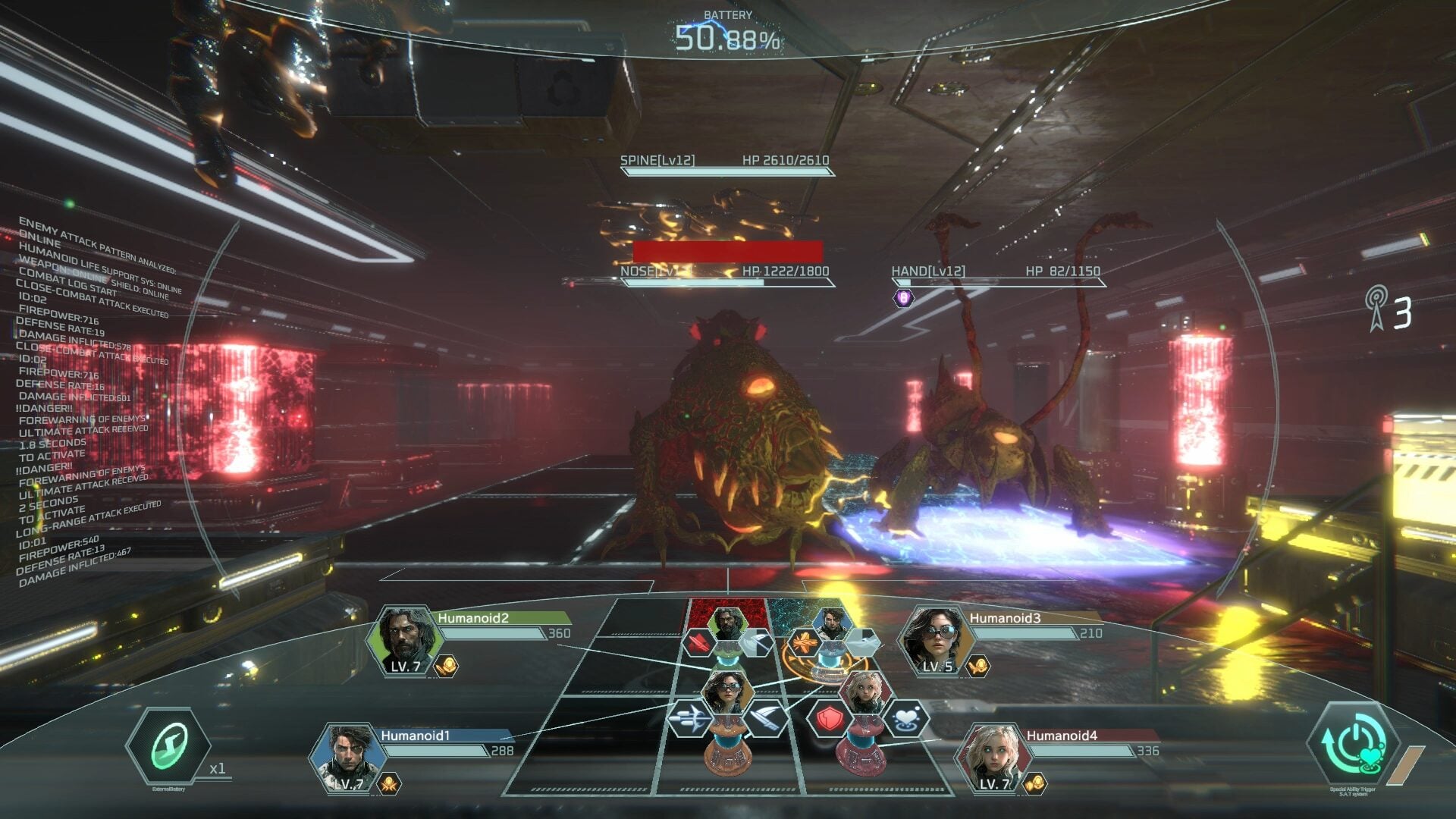Choose the white dagger slash skill
The height and width of the screenshot is (819, 1456).
pyautogui.click(x=767, y=717)
